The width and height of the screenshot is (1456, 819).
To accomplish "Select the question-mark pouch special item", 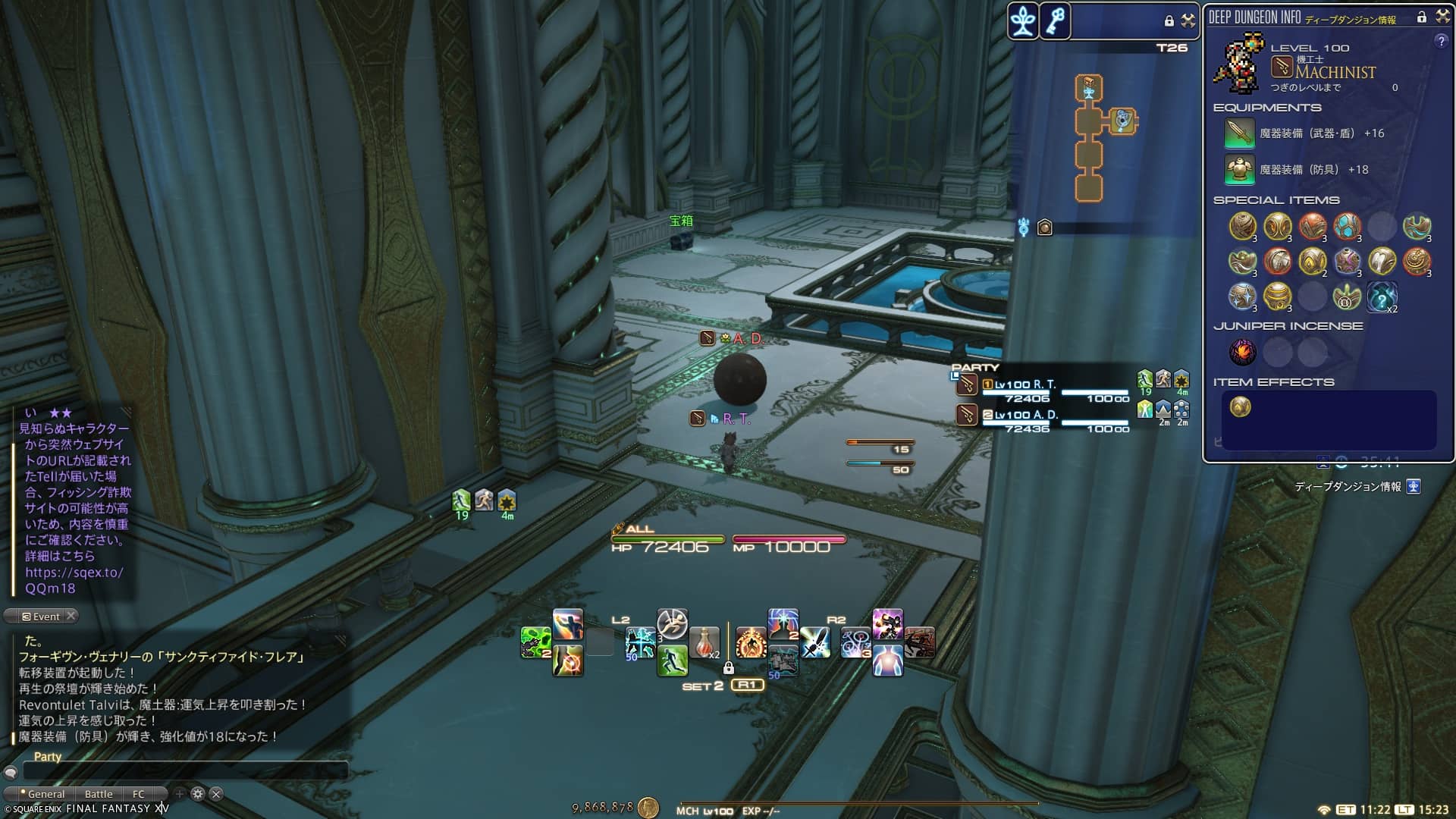I will [1382, 297].
